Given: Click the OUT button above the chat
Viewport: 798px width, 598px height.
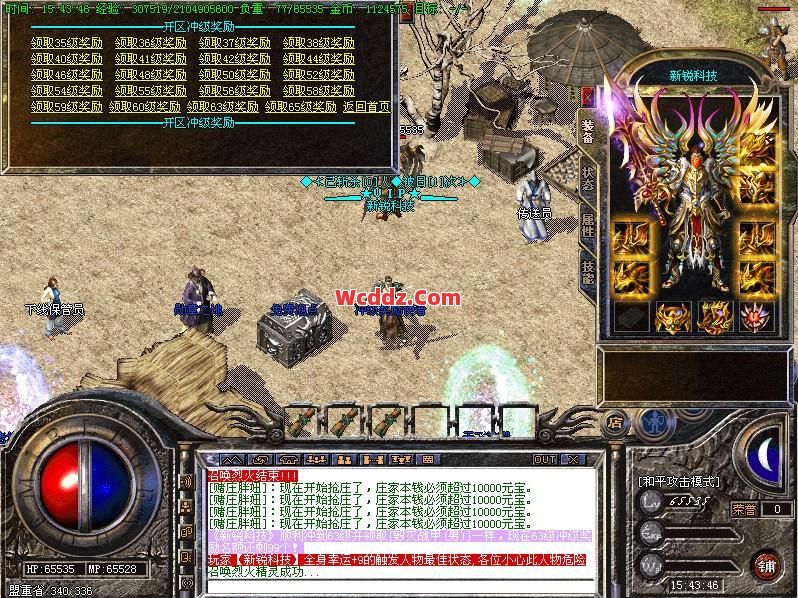Looking at the screenshot, I should click(x=545, y=459).
